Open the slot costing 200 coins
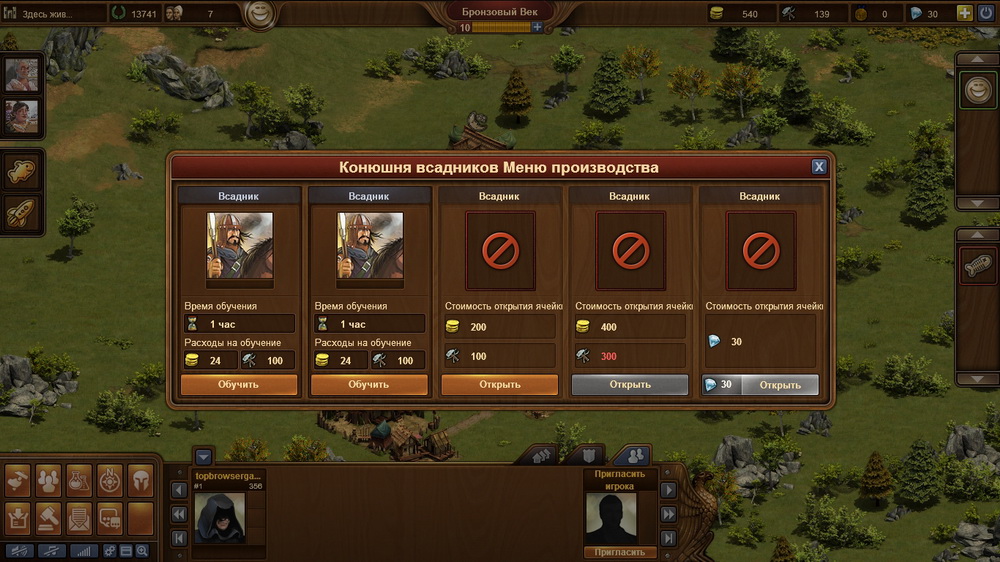This screenshot has width=1000, height=562. (x=499, y=384)
